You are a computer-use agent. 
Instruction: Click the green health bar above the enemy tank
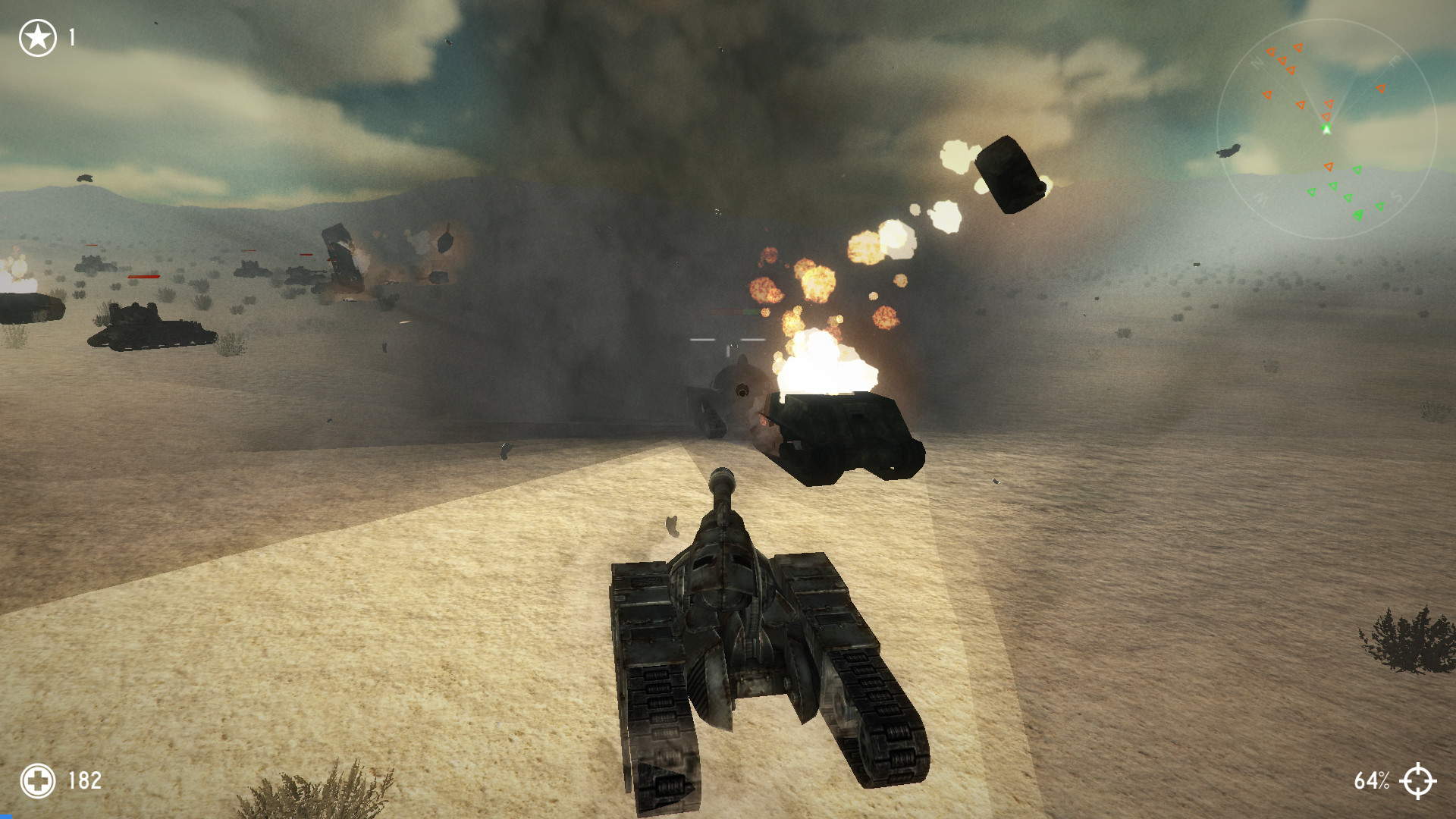(750, 312)
